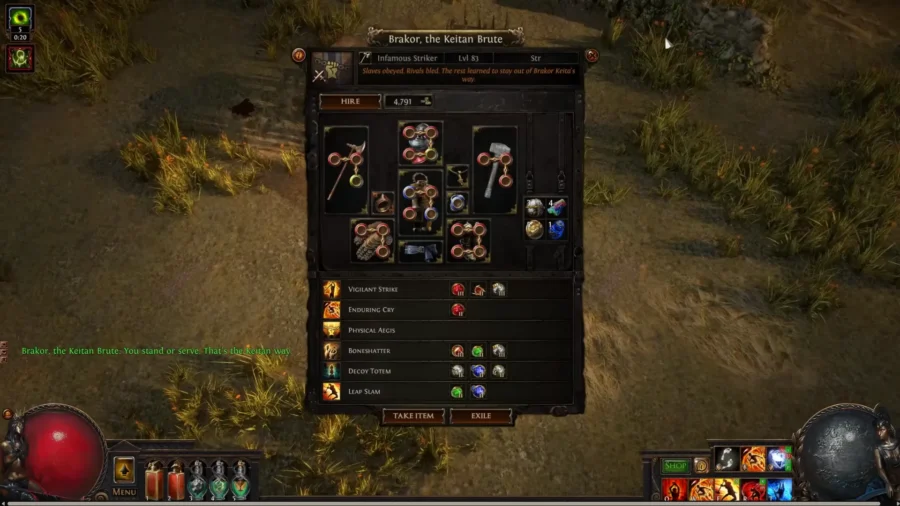Hire Brakor with the Hire button

(x=350, y=101)
